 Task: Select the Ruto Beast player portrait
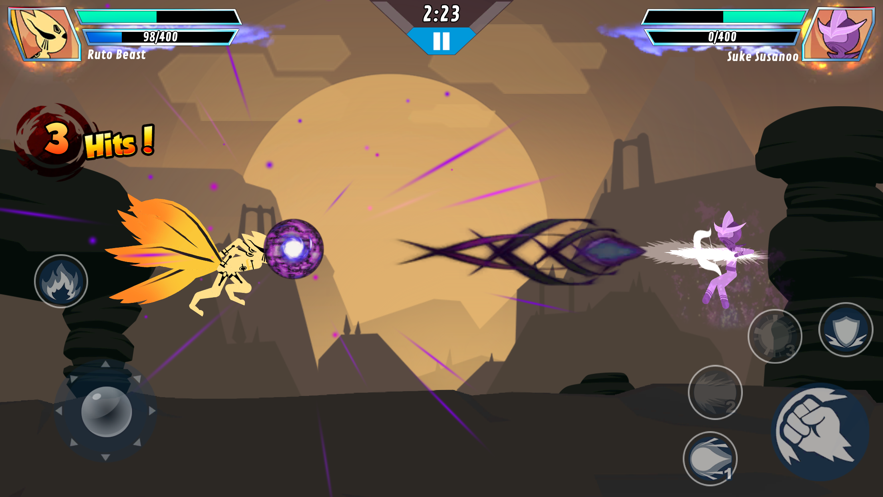coord(44,33)
